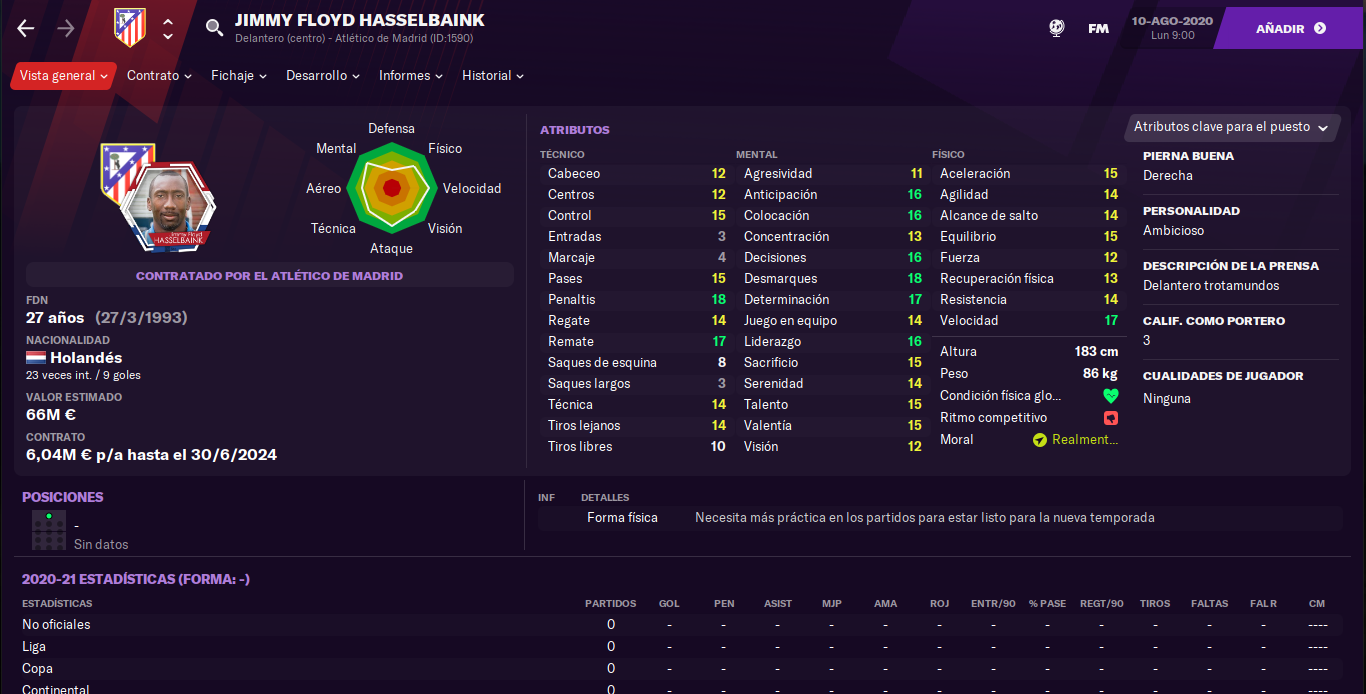Go back with the left arrow
1366x694 pixels.
(x=26, y=28)
